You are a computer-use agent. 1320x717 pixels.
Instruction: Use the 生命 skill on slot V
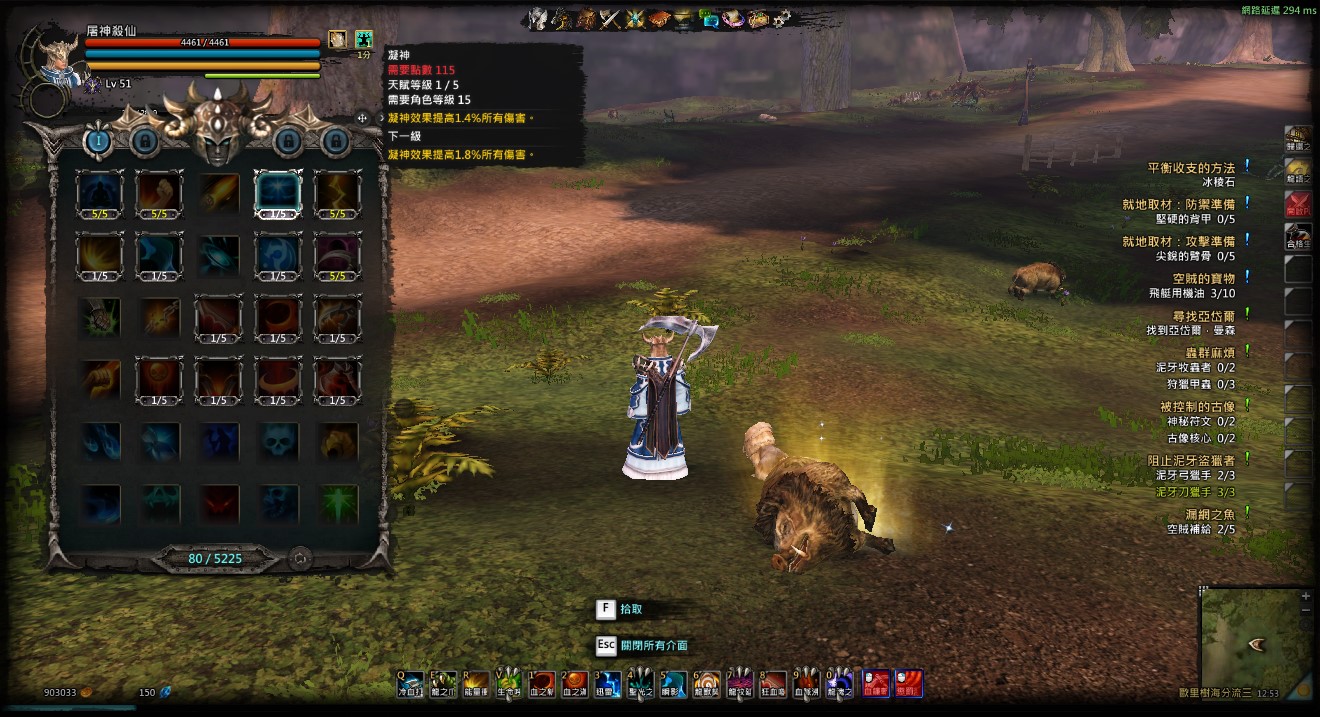(x=509, y=683)
